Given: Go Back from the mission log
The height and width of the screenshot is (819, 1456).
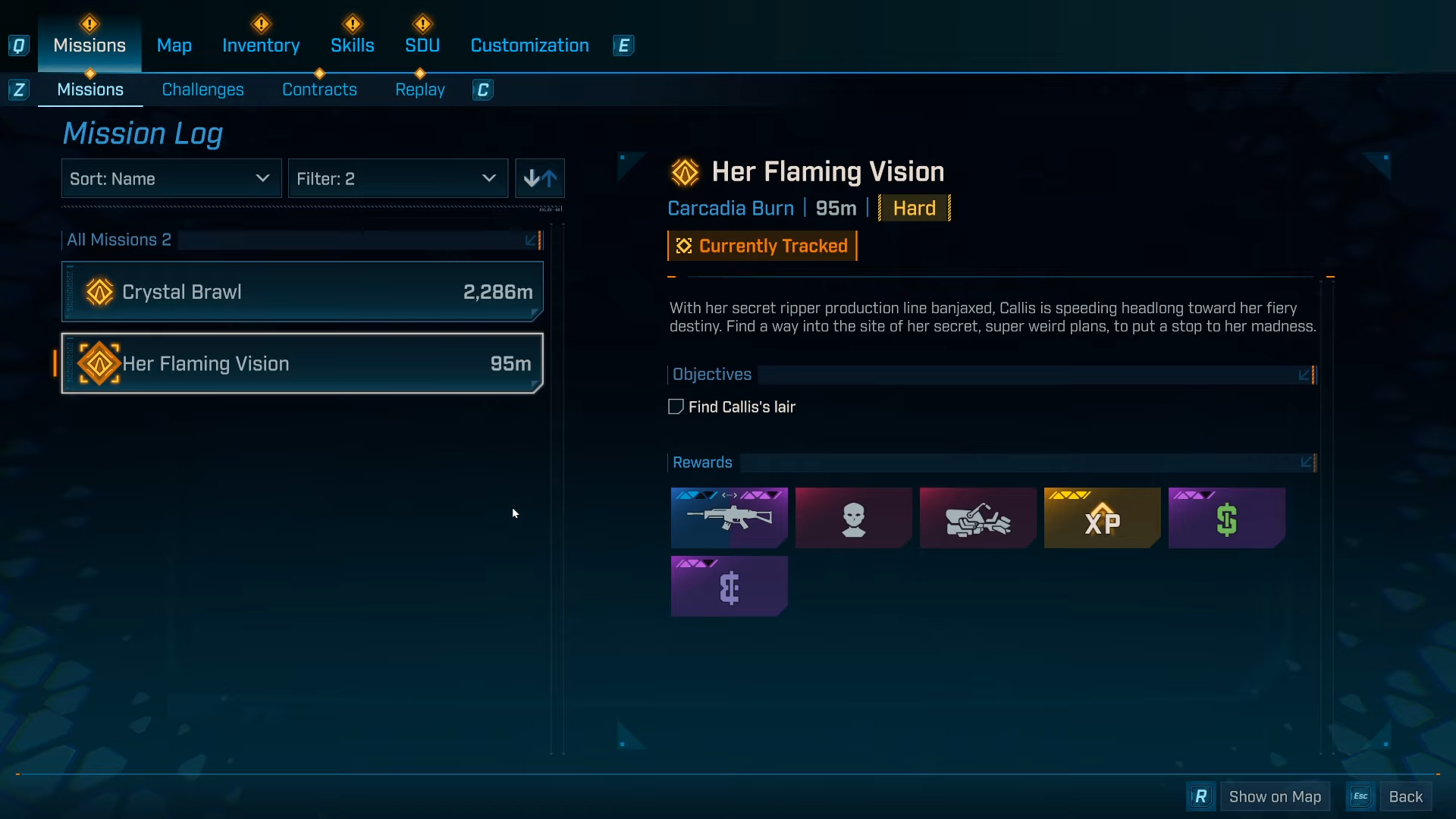Looking at the screenshot, I should pos(1404,797).
